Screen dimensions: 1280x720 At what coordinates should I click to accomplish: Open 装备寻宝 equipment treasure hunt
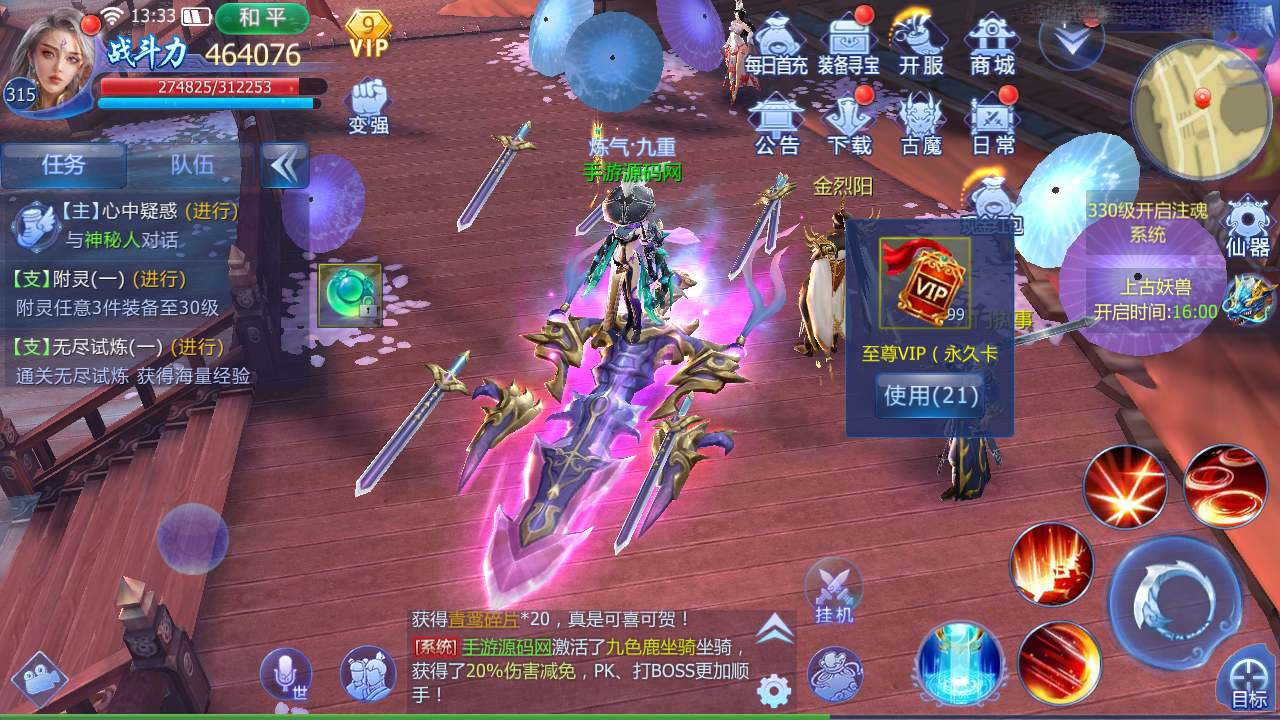click(848, 45)
